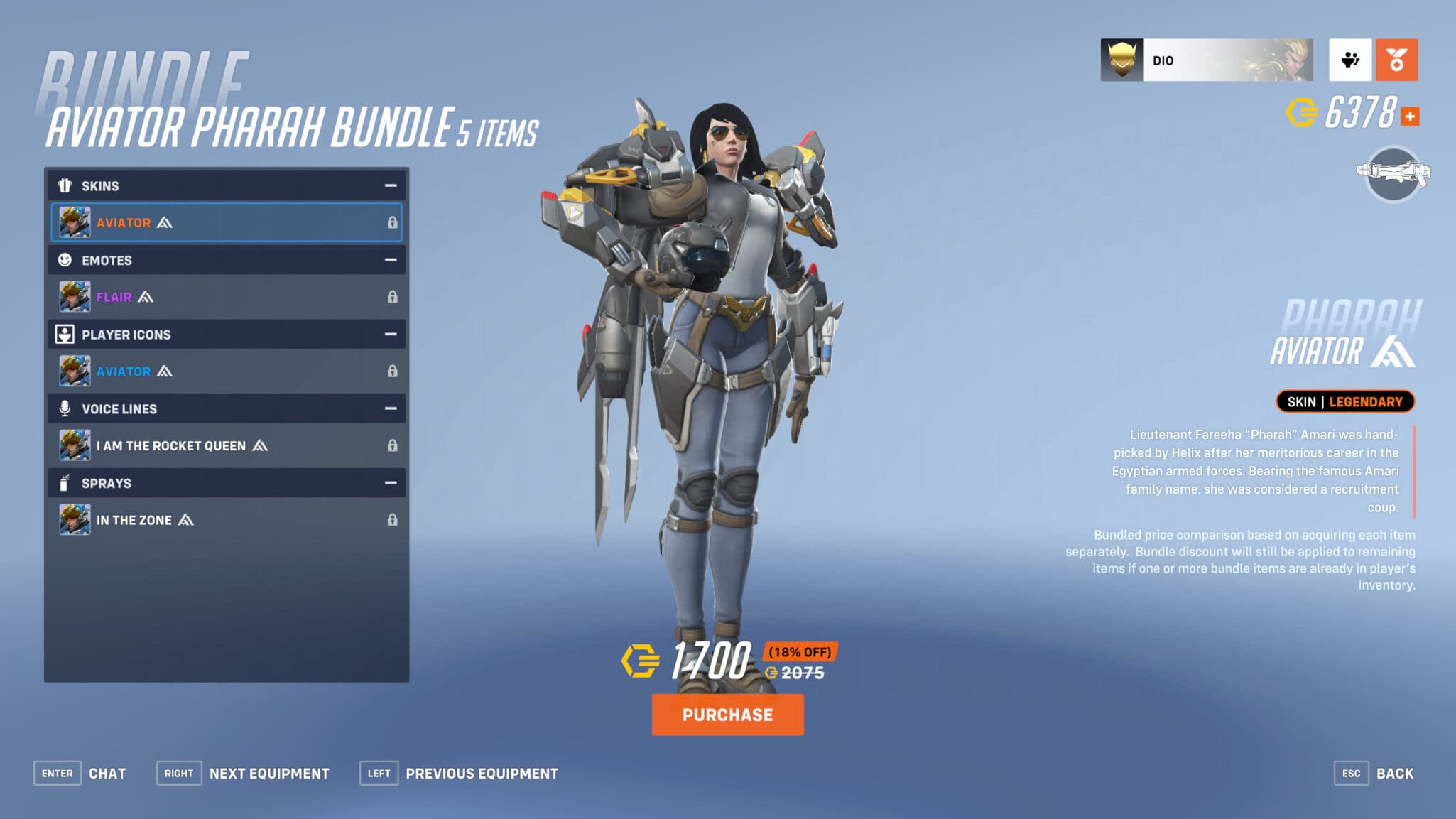Collapse the Skins section
Viewport: 1456px width, 819px height.
pos(389,185)
